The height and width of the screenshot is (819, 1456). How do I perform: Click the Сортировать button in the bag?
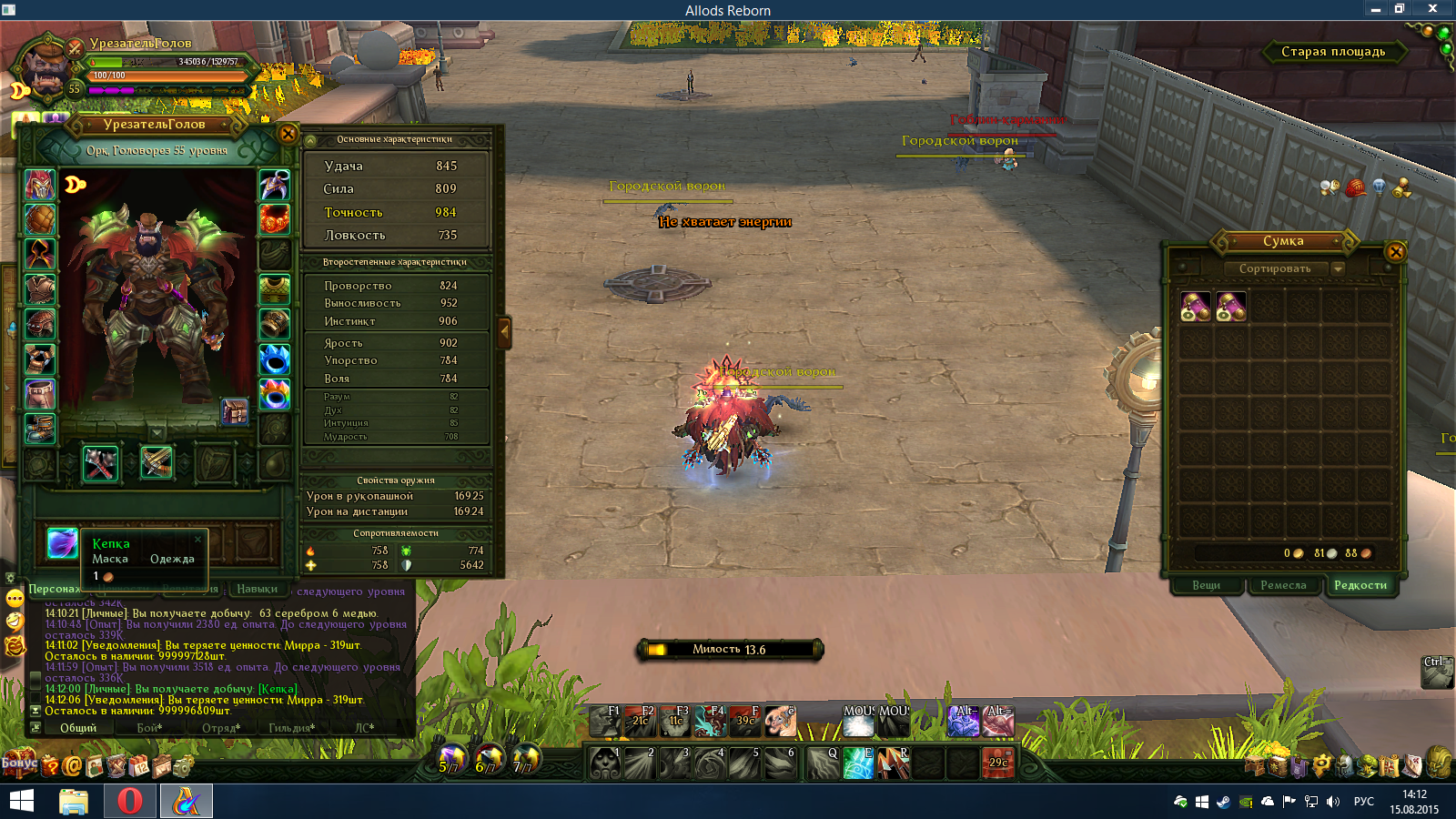1274,268
